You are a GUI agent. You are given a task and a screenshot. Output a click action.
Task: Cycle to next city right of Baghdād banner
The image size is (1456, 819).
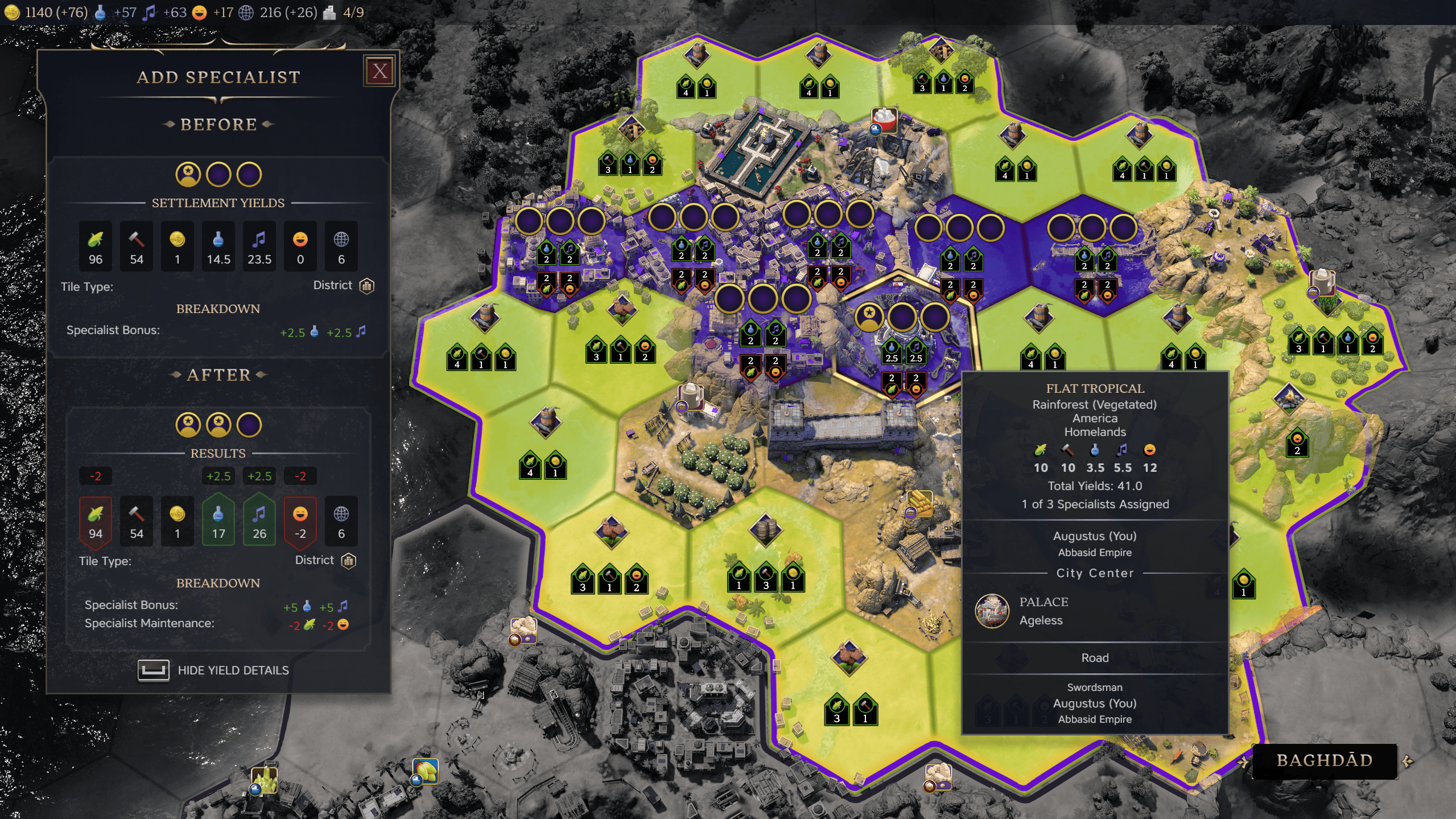[1408, 761]
